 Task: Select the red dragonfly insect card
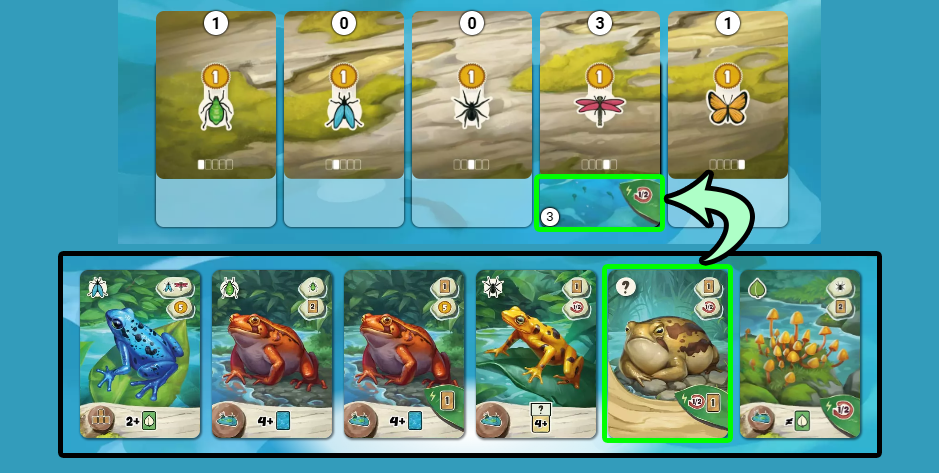599,96
